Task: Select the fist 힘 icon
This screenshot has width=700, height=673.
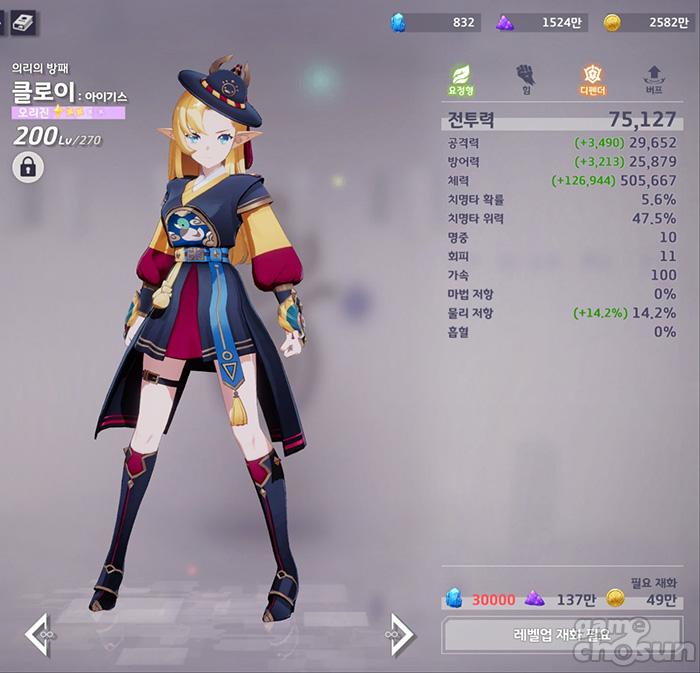Action: (x=525, y=78)
